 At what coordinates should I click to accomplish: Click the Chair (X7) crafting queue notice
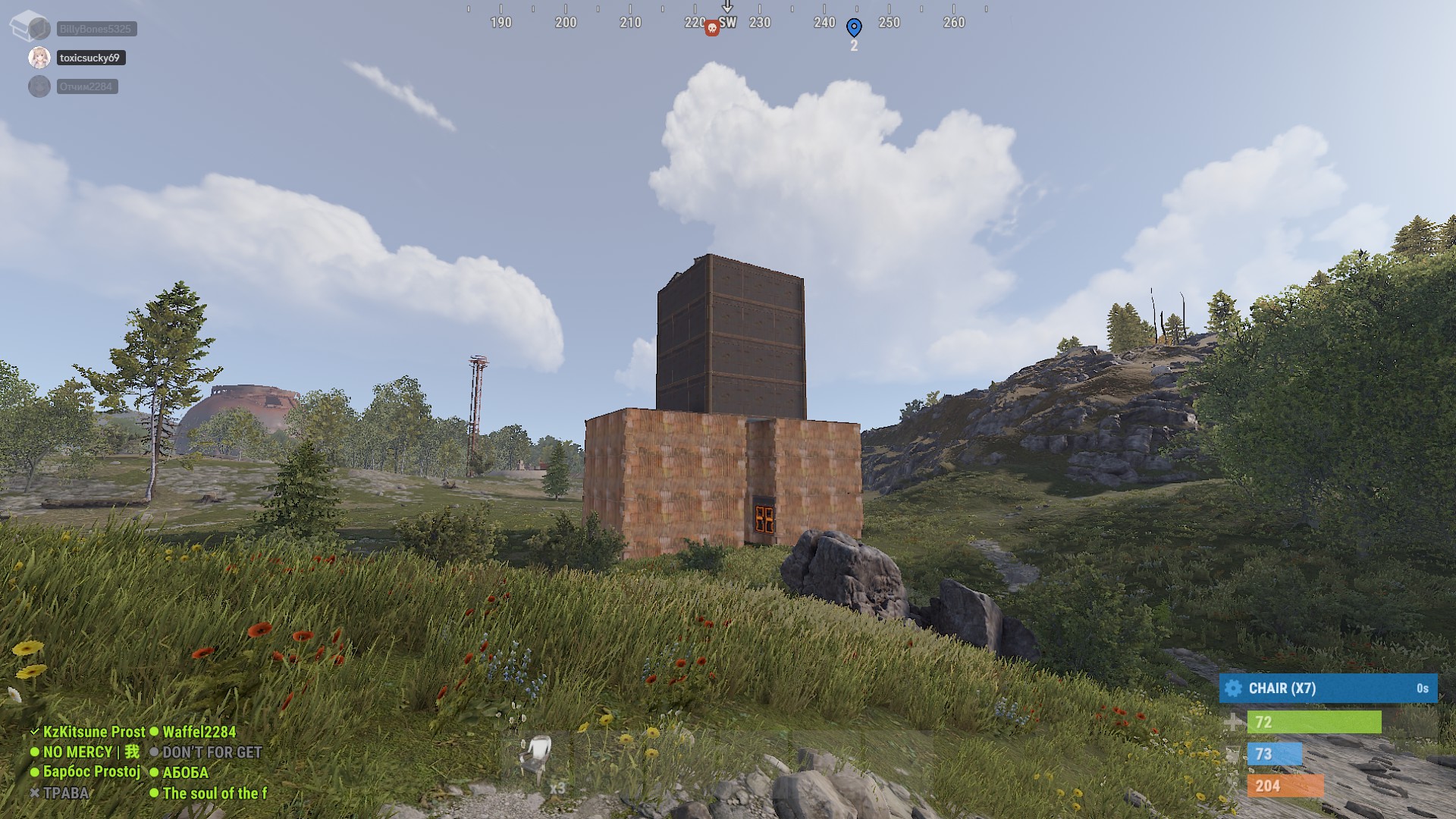coord(1328,689)
